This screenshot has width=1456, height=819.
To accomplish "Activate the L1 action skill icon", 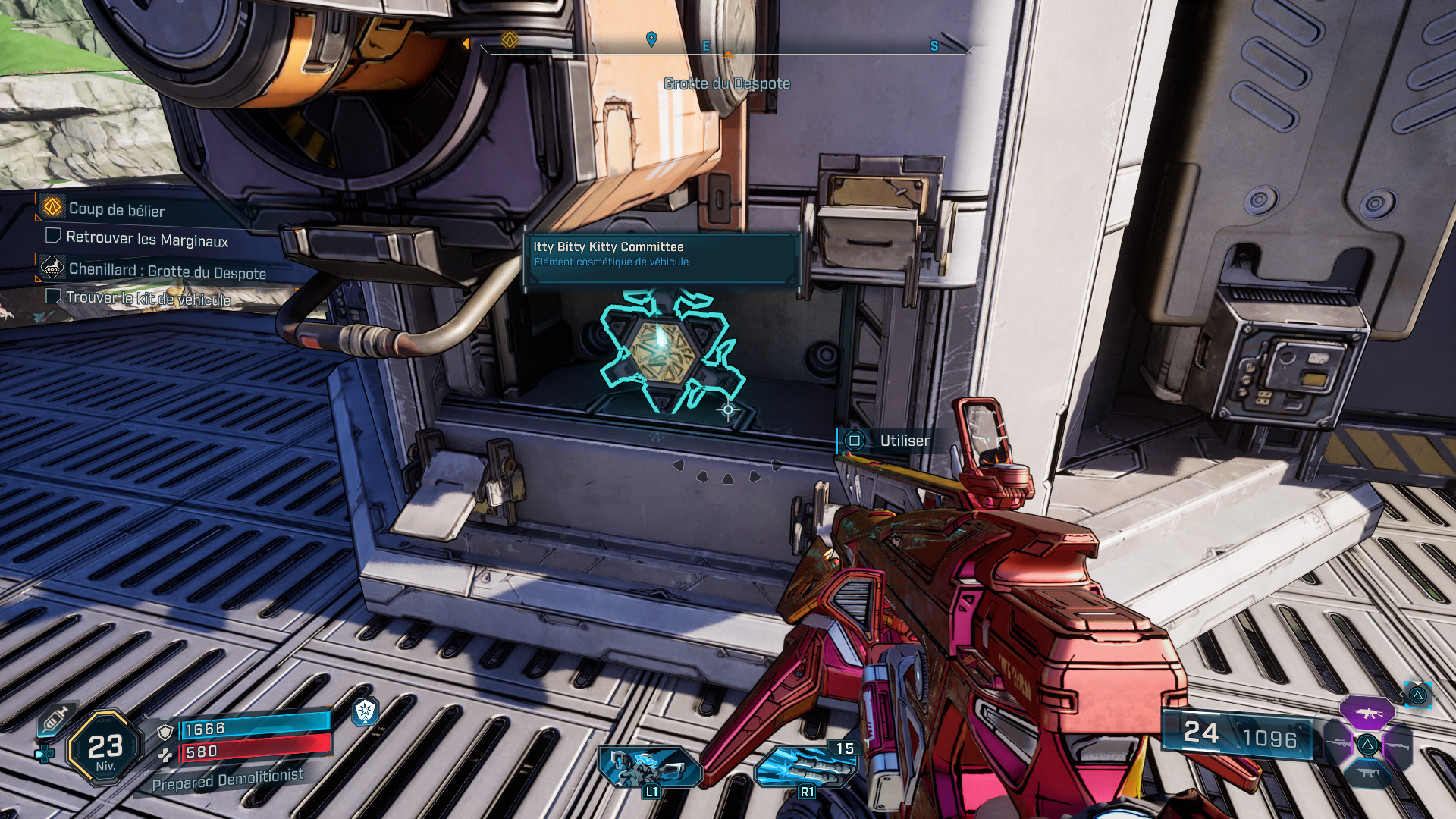I will tap(648, 766).
